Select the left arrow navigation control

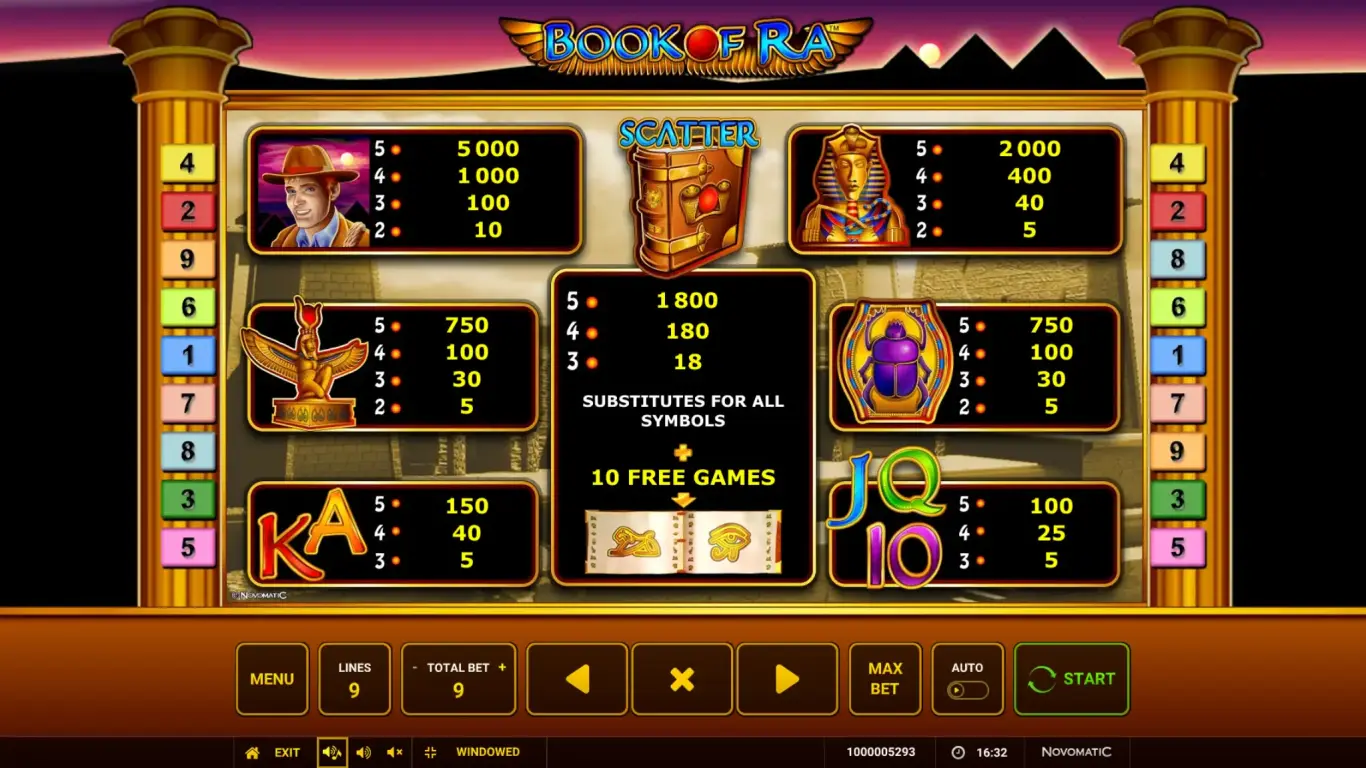[576, 679]
